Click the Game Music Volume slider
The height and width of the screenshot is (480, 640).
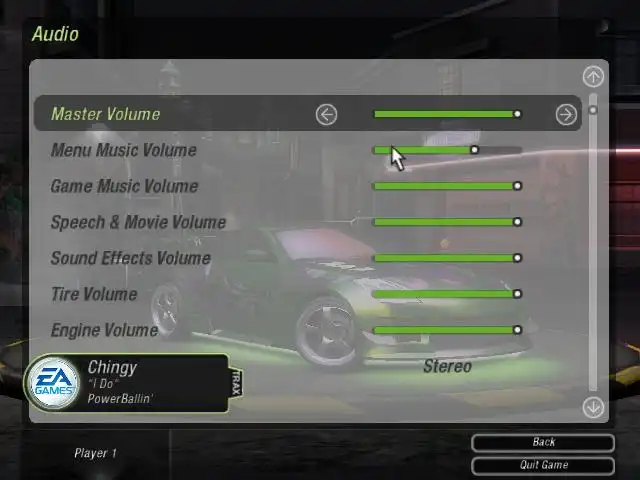pyautogui.click(x=446, y=186)
